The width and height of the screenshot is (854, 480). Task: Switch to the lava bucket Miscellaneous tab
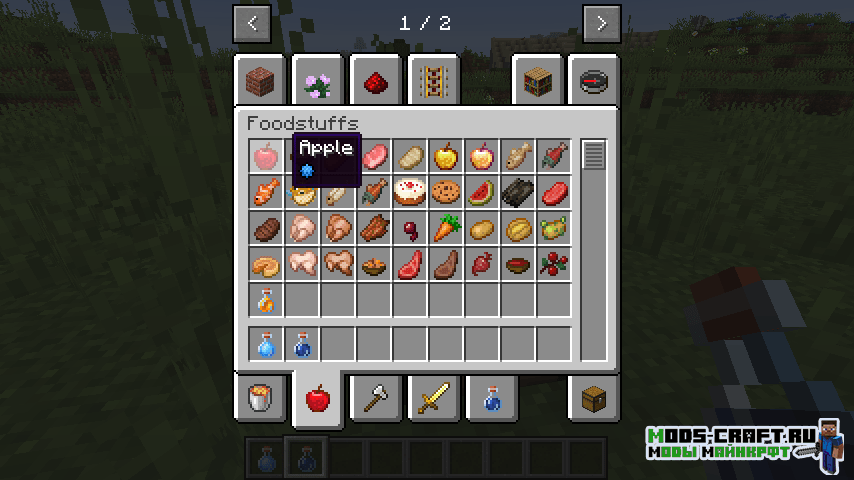click(260, 399)
